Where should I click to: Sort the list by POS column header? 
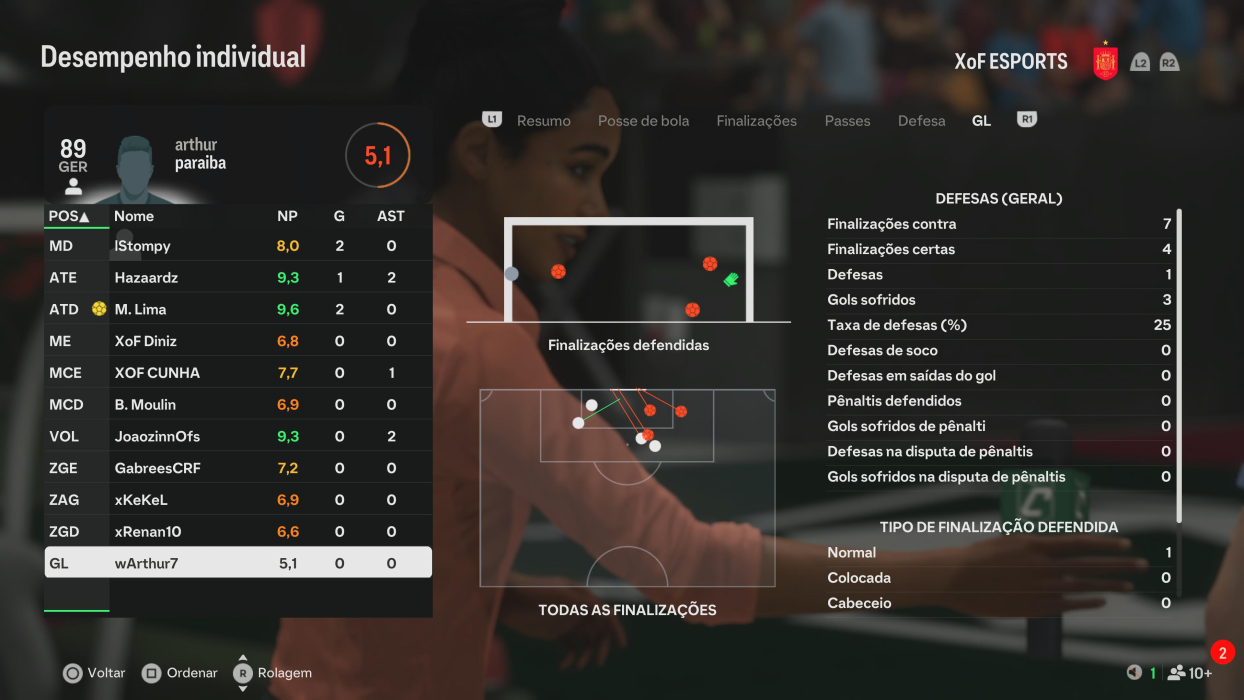click(x=68, y=216)
